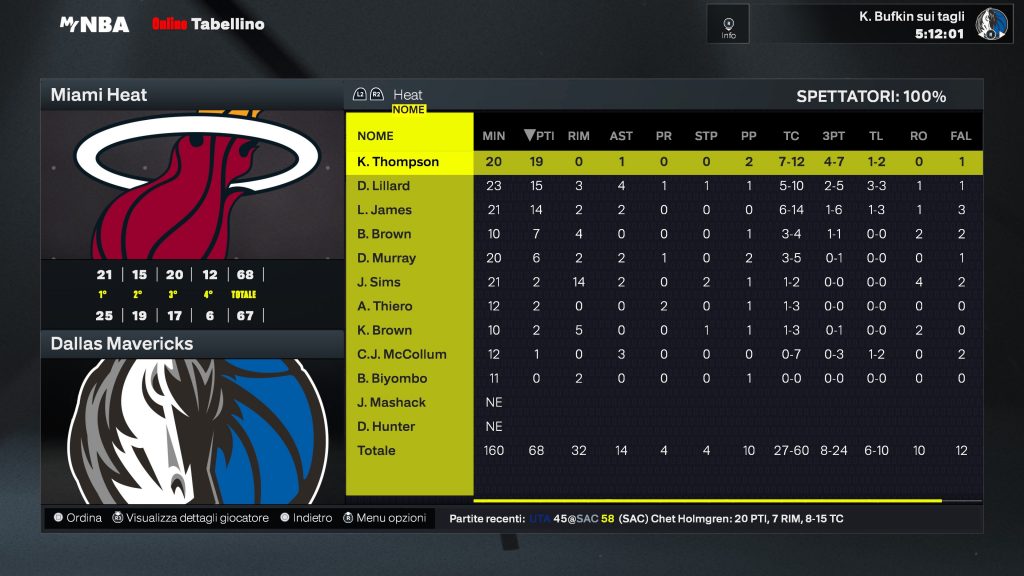Open the Info icon at top
This screenshot has width=1024, height=576.
click(728, 24)
